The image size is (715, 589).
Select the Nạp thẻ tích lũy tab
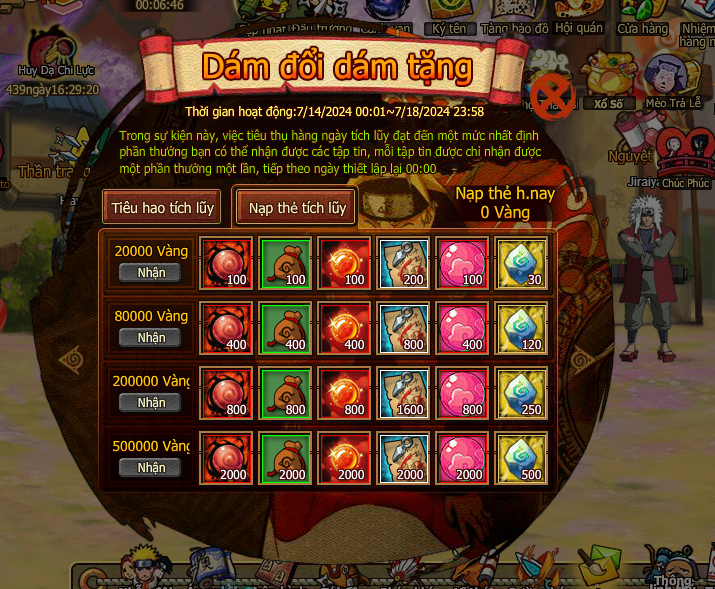pos(297,207)
